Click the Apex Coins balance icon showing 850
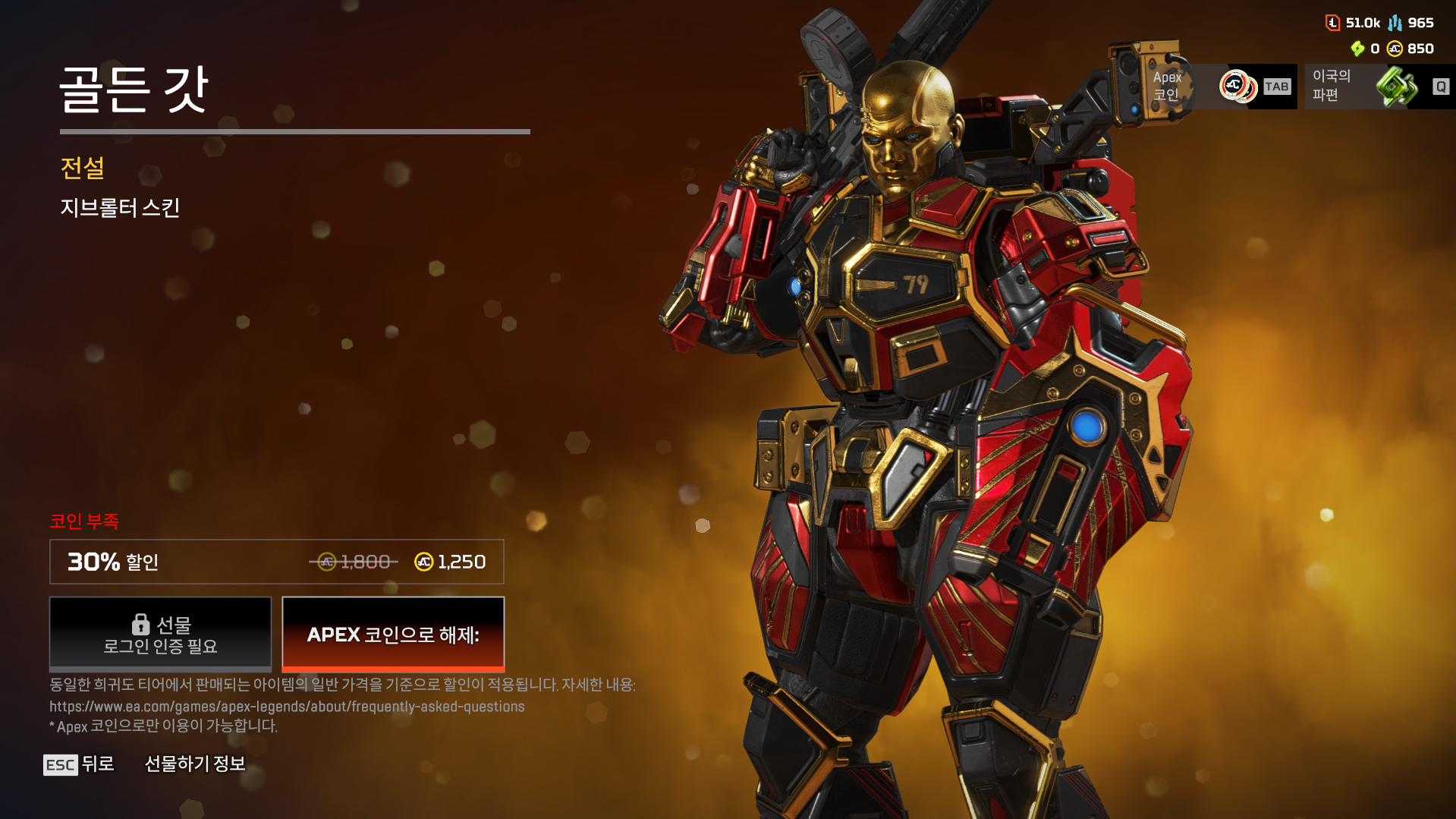The image size is (1456, 819). tap(1397, 49)
